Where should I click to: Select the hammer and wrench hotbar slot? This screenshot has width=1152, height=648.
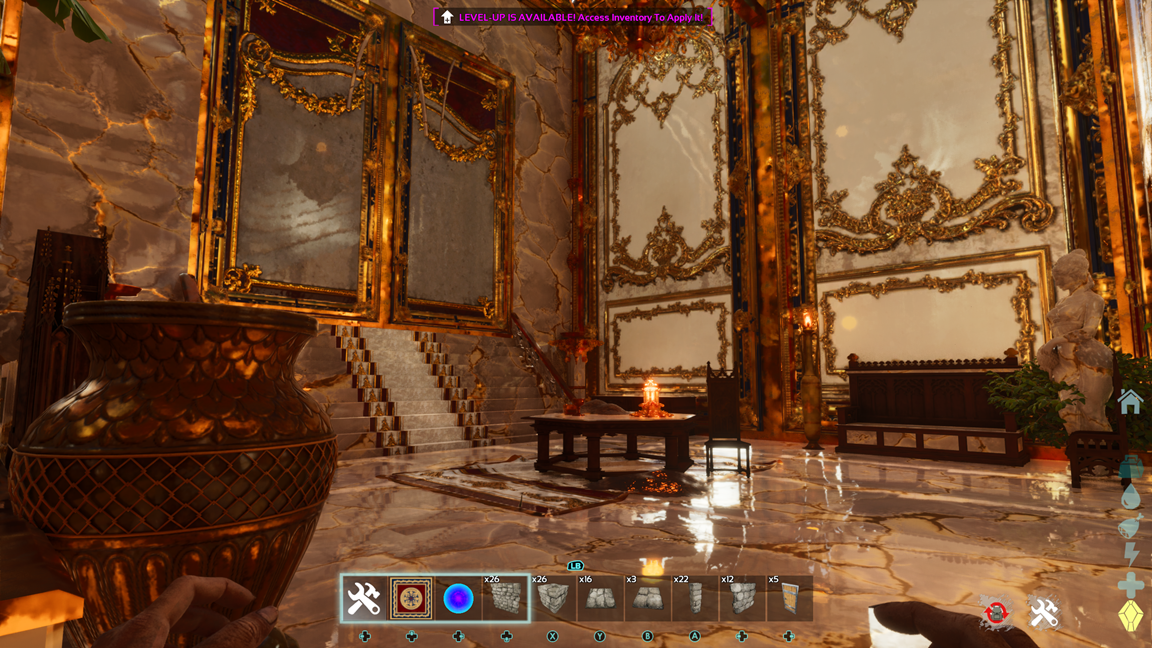pyautogui.click(x=364, y=598)
